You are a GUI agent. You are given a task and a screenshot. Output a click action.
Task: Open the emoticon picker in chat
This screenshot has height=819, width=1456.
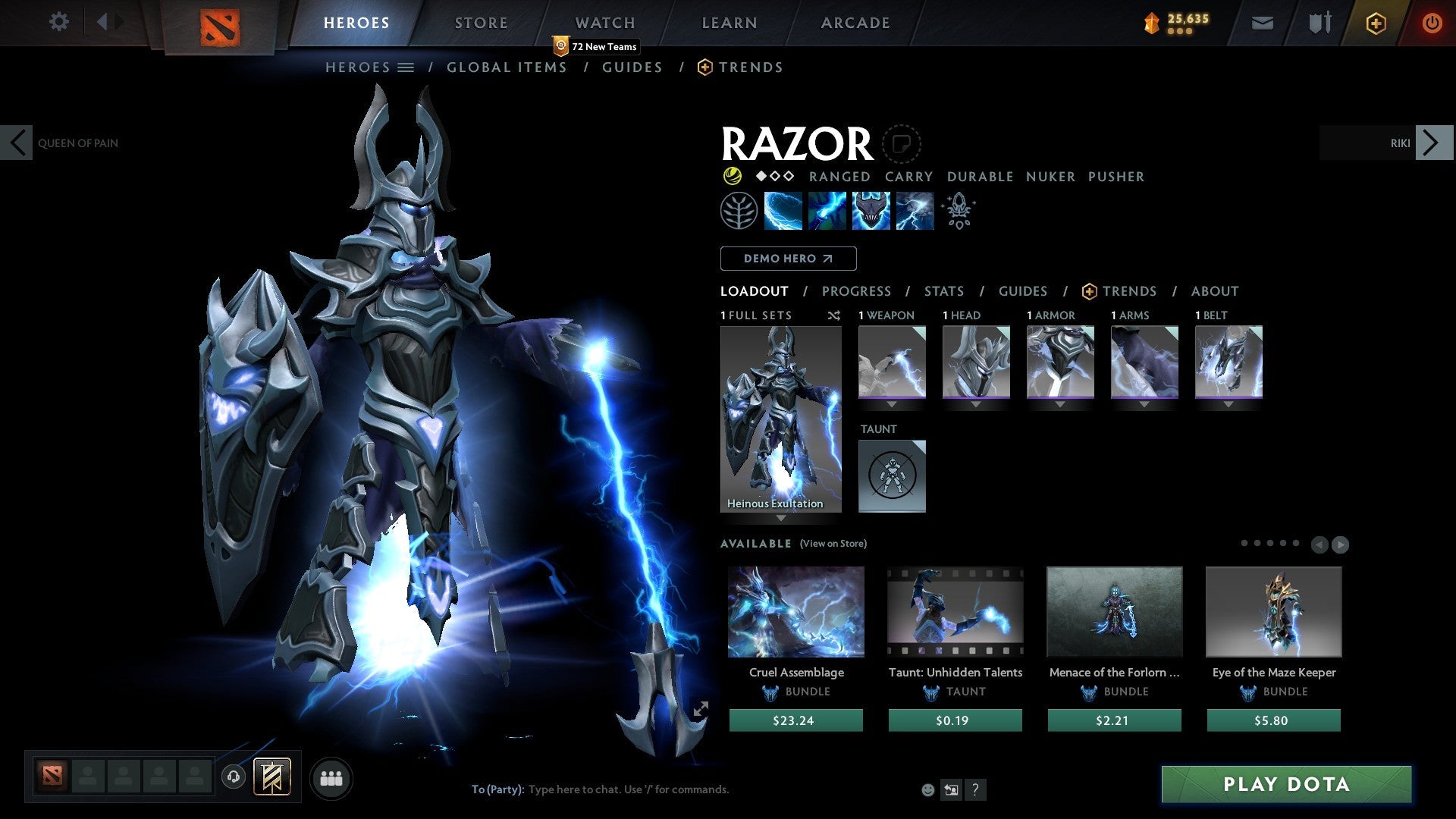tap(927, 789)
